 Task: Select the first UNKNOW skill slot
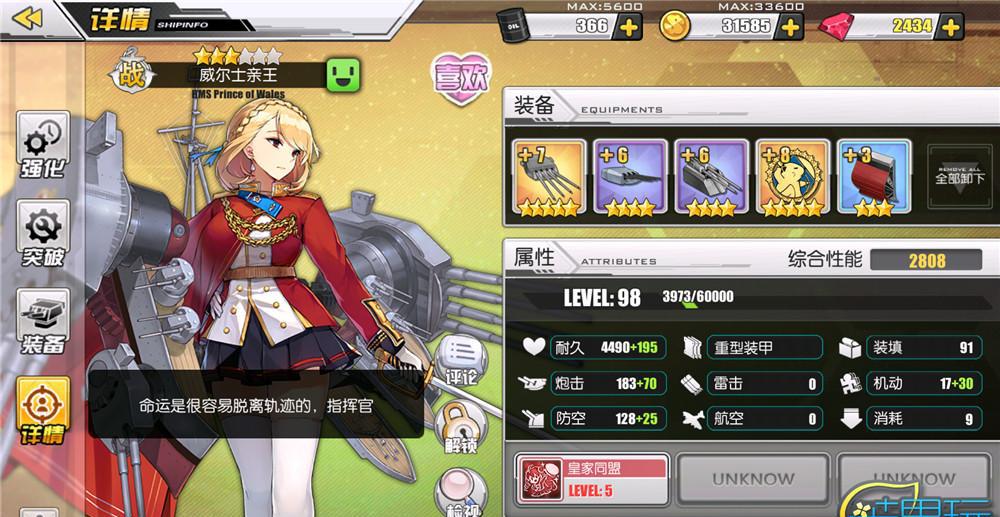coord(752,480)
